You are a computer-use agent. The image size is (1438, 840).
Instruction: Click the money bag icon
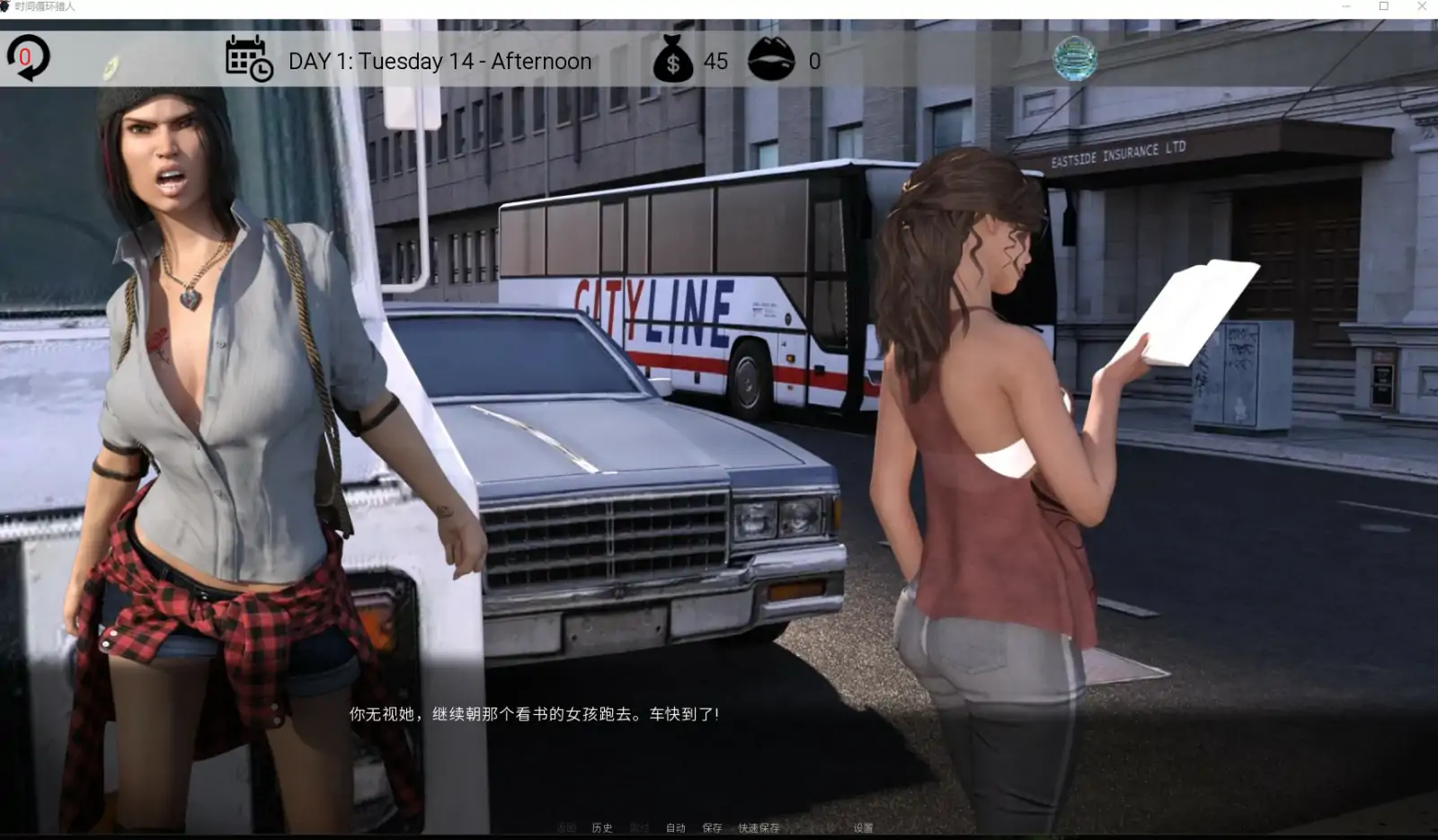pyautogui.click(x=672, y=59)
